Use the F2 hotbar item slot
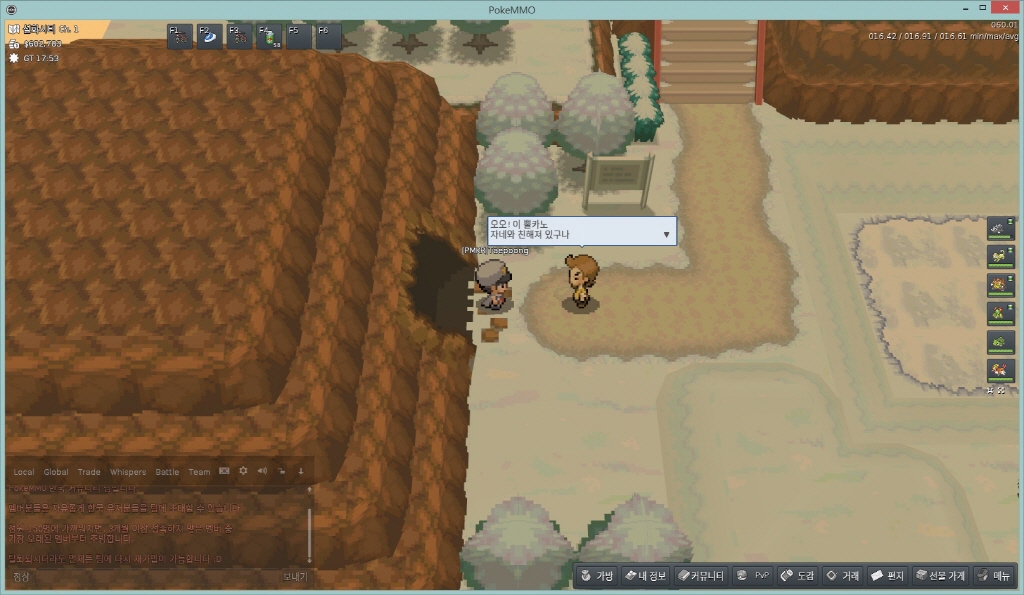1024x595 pixels. point(210,37)
